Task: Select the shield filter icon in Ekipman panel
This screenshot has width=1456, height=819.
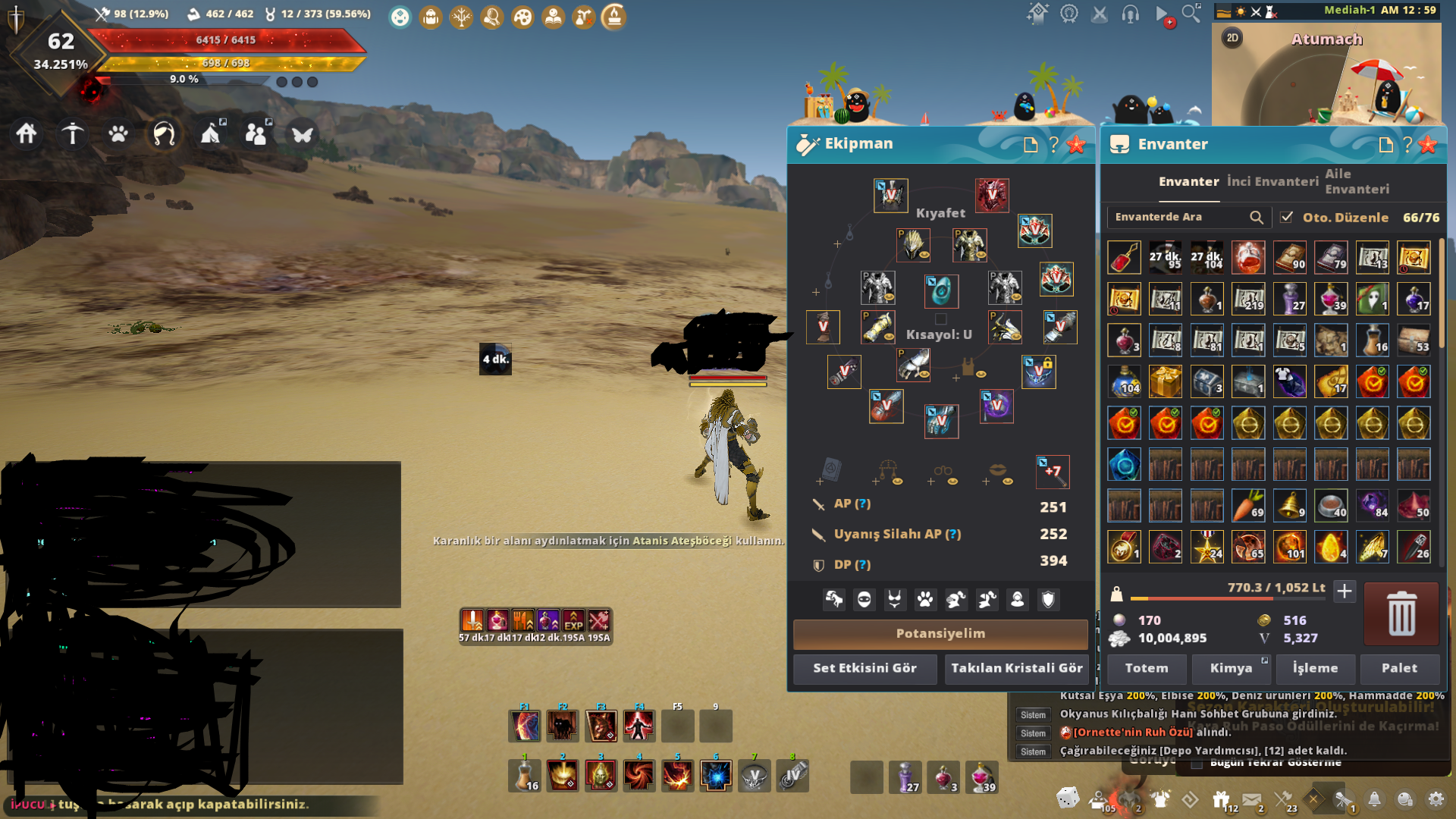Action: tap(1047, 600)
